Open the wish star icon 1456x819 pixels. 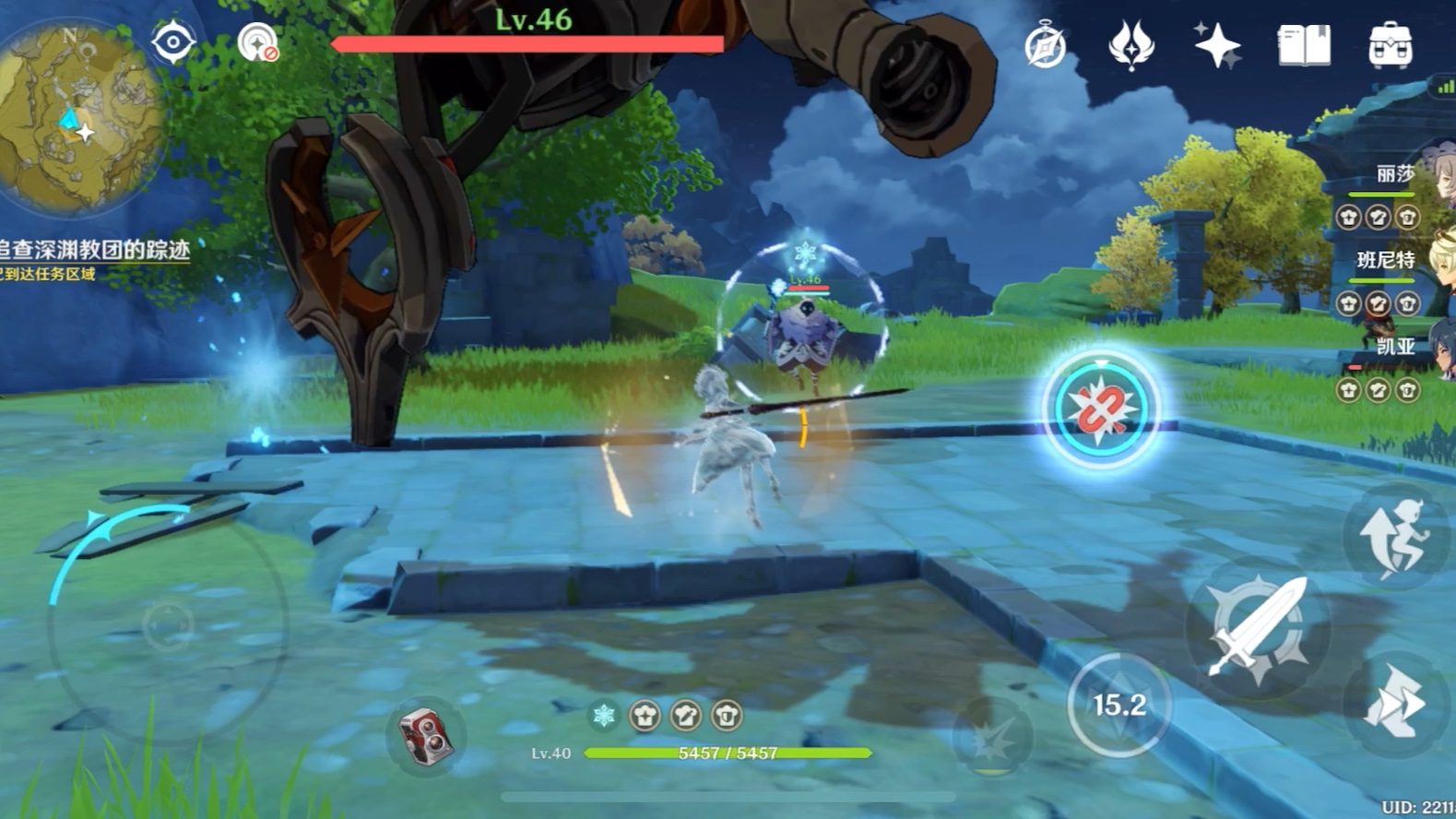1216,44
